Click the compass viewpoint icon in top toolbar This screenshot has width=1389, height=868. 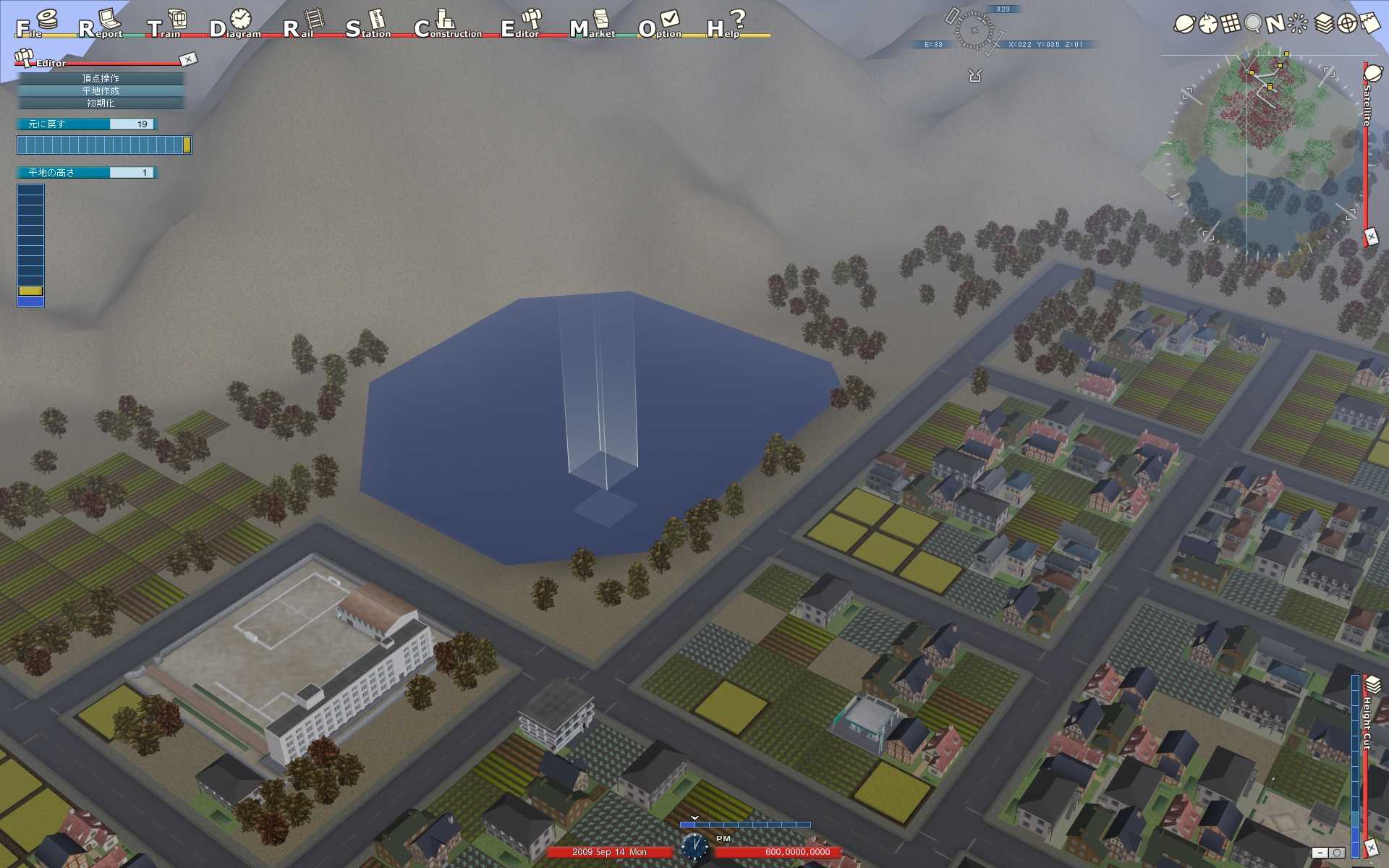1207,23
